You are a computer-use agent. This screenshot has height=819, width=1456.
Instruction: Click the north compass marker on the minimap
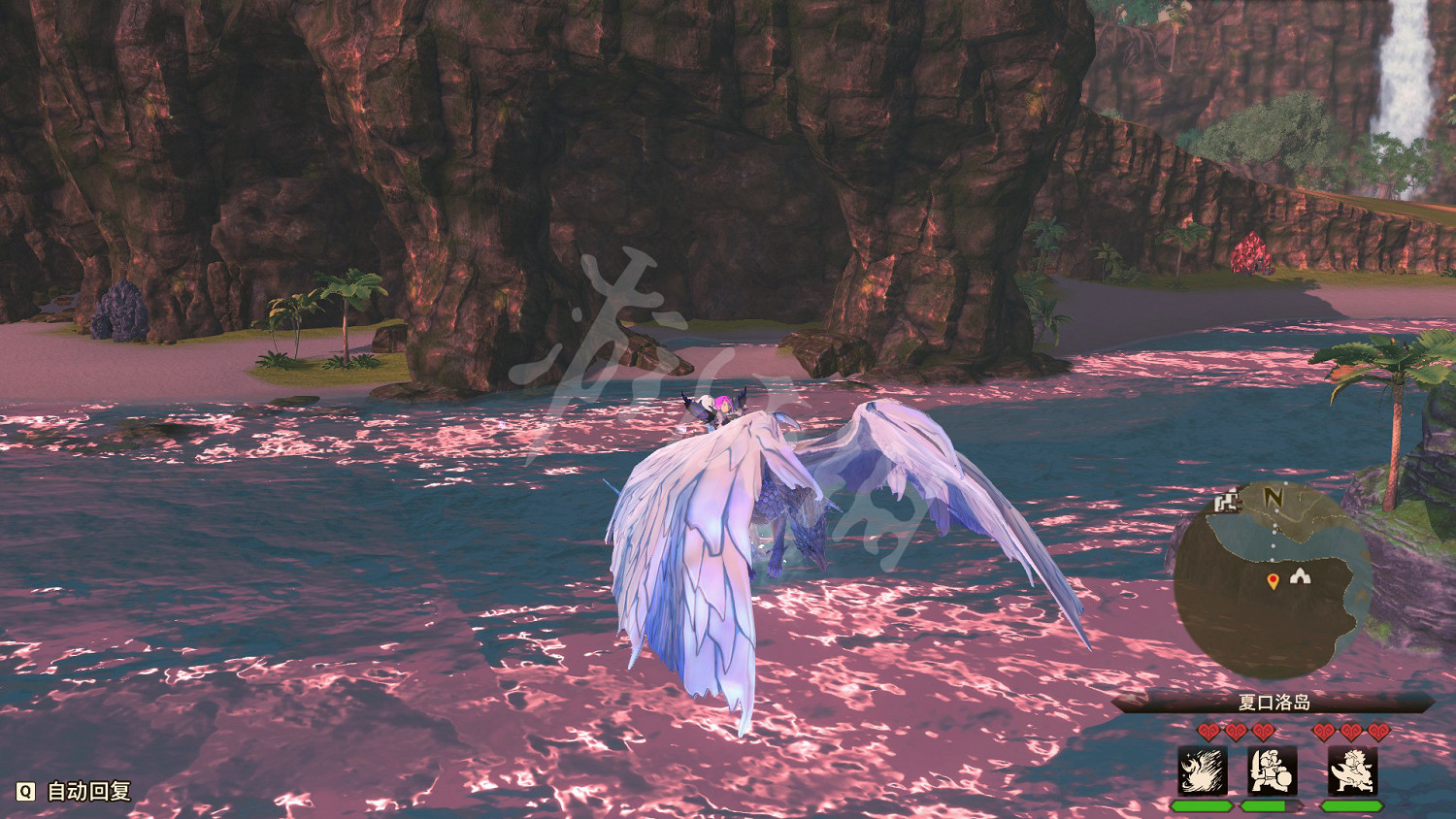1273,495
